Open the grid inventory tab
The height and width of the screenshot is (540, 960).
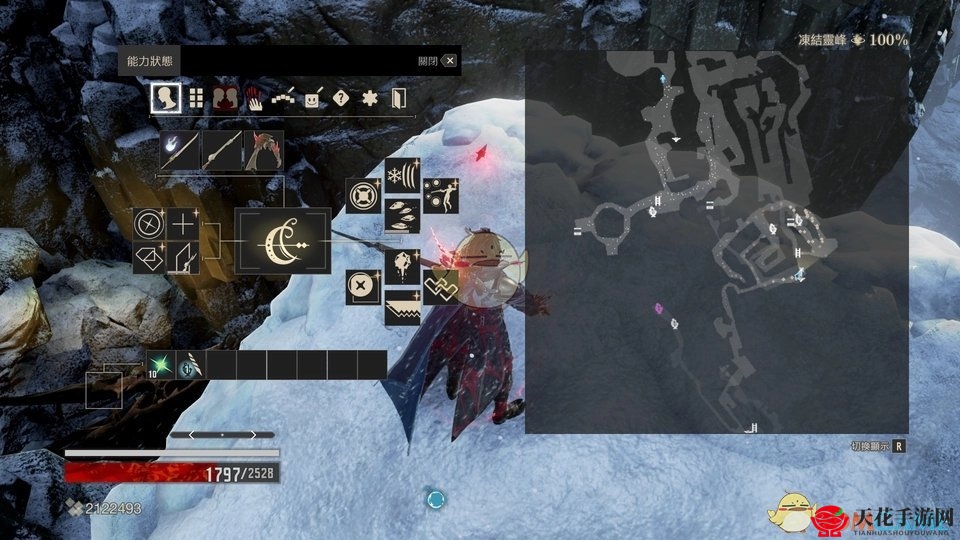pyautogui.click(x=196, y=98)
